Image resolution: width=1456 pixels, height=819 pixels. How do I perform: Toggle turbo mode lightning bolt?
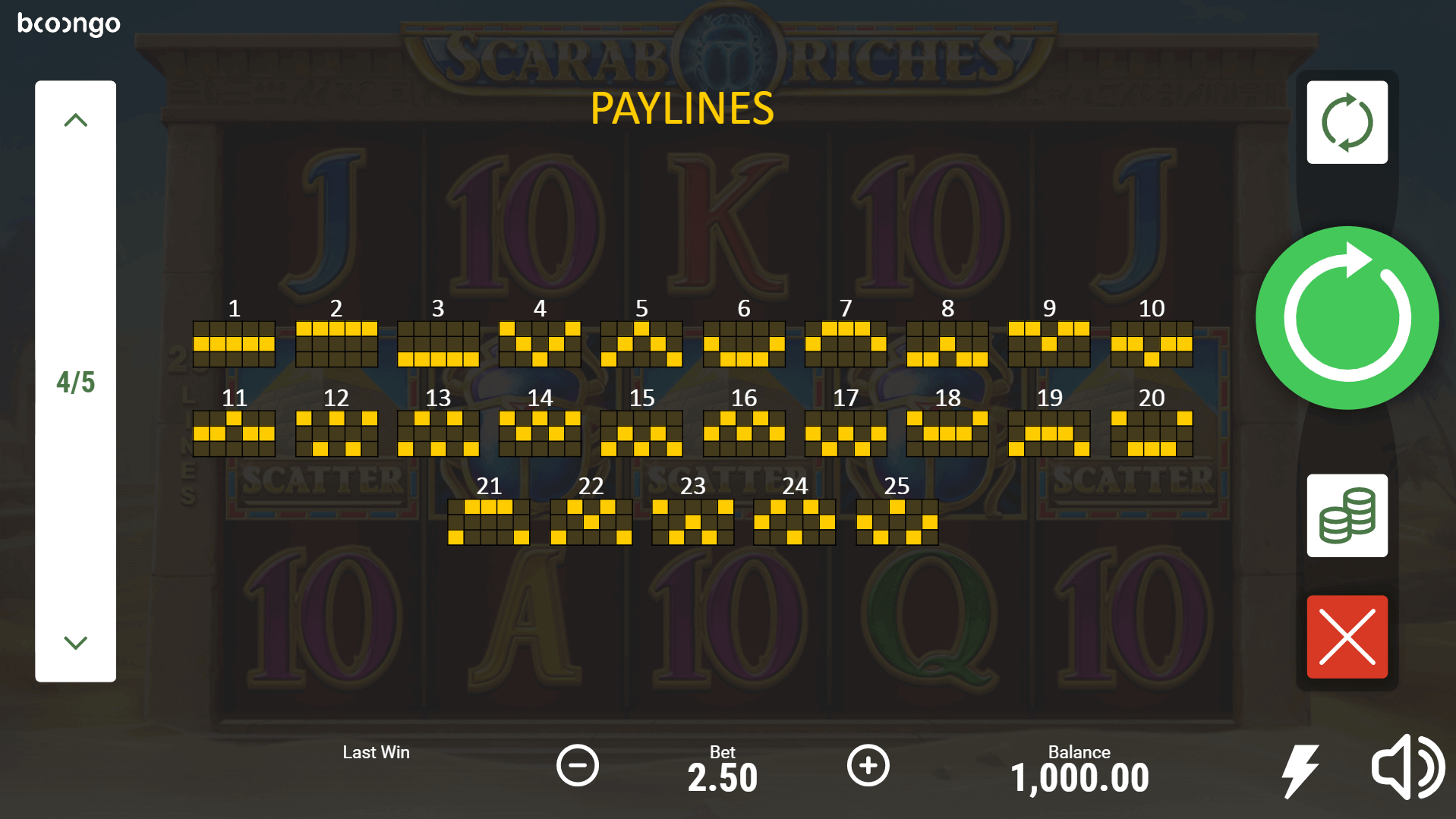pos(1300,770)
